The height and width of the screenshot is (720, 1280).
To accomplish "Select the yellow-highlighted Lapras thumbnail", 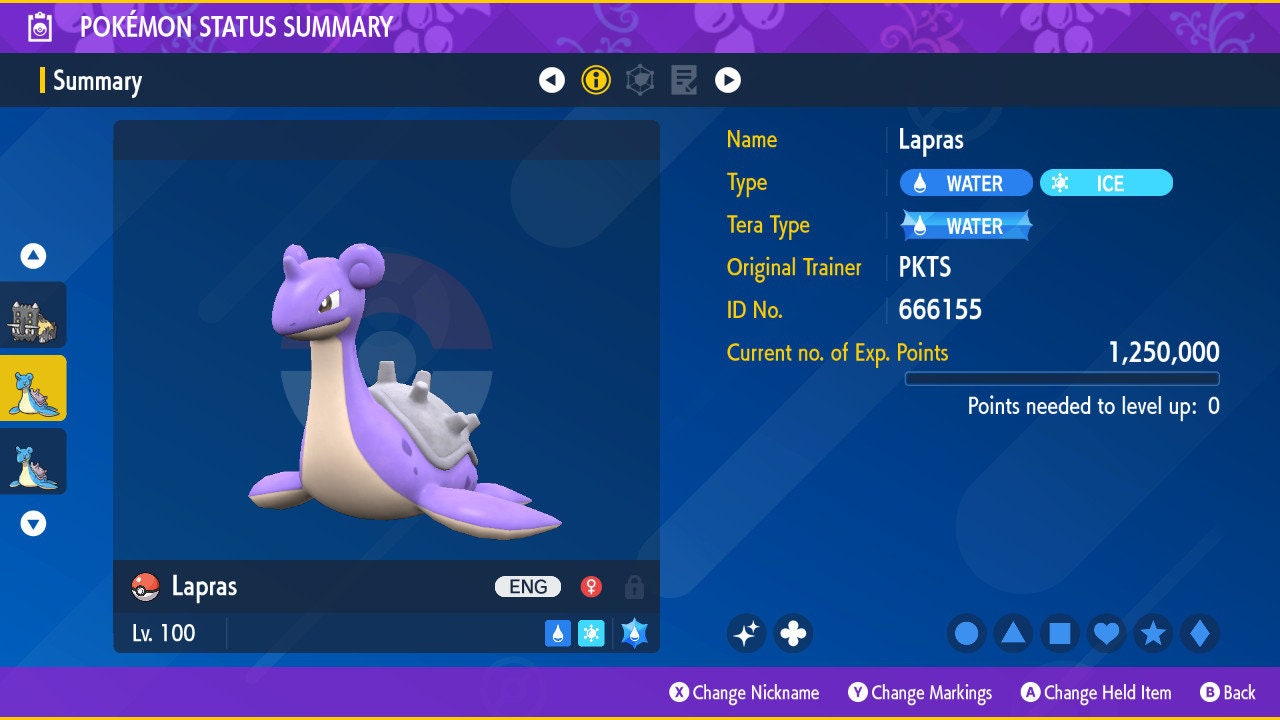I will click(x=33, y=388).
